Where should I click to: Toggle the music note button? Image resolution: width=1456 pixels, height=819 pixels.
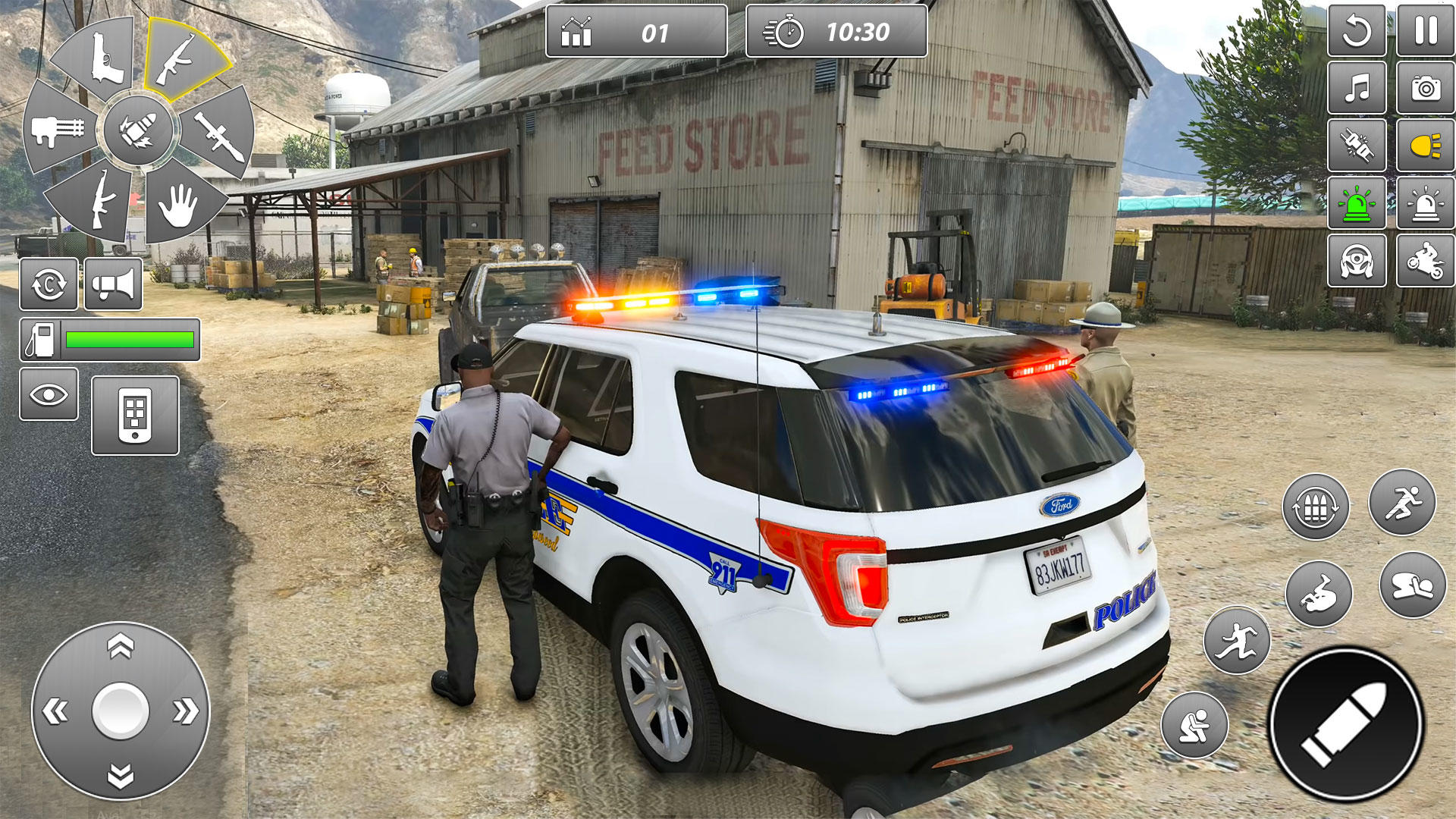(x=1357, y=89)
